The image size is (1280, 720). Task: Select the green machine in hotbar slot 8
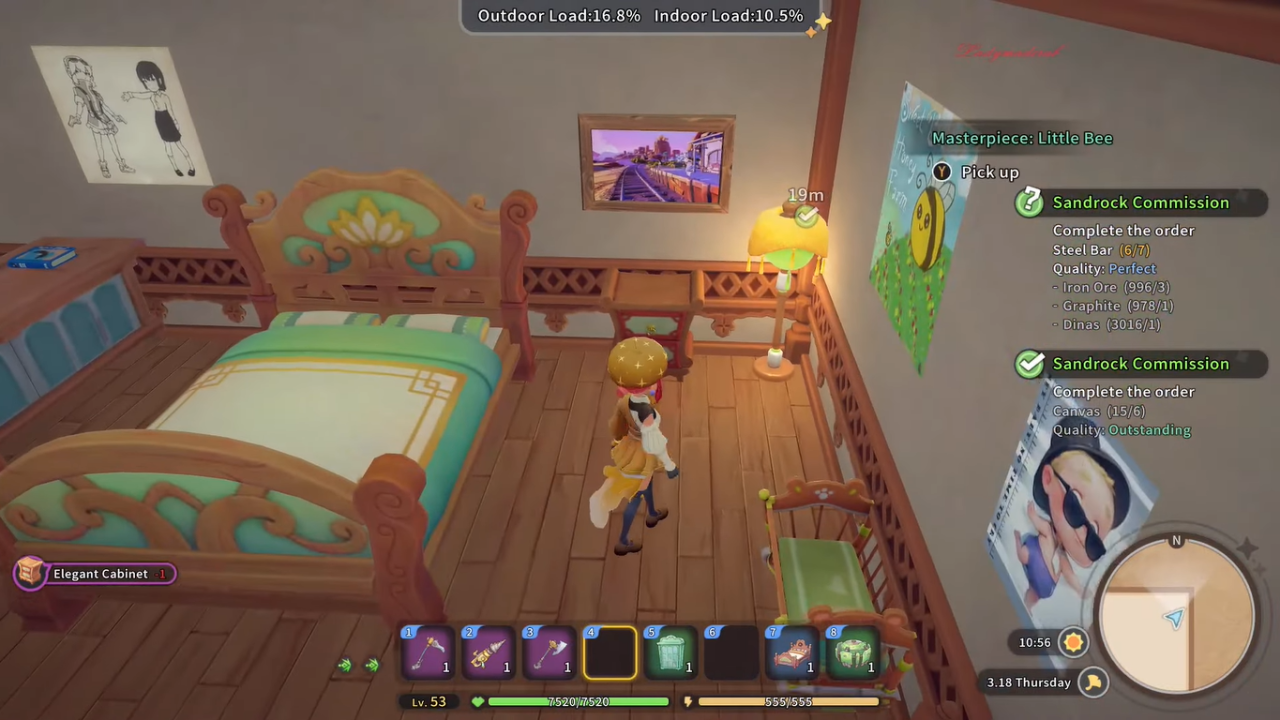pyautogui.click(x=853, y=651)
